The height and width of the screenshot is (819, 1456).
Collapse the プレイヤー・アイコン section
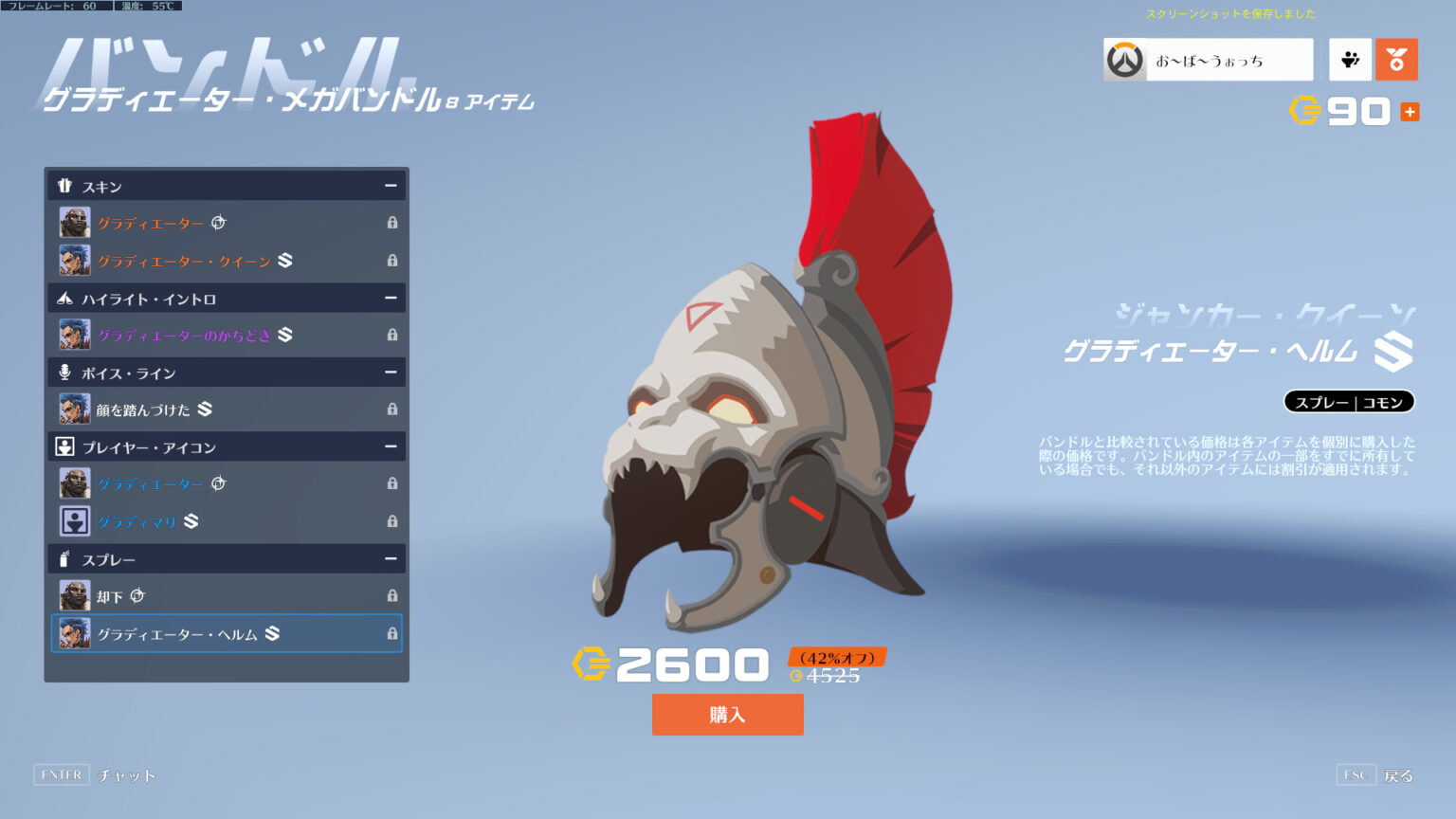pos(391,446)
